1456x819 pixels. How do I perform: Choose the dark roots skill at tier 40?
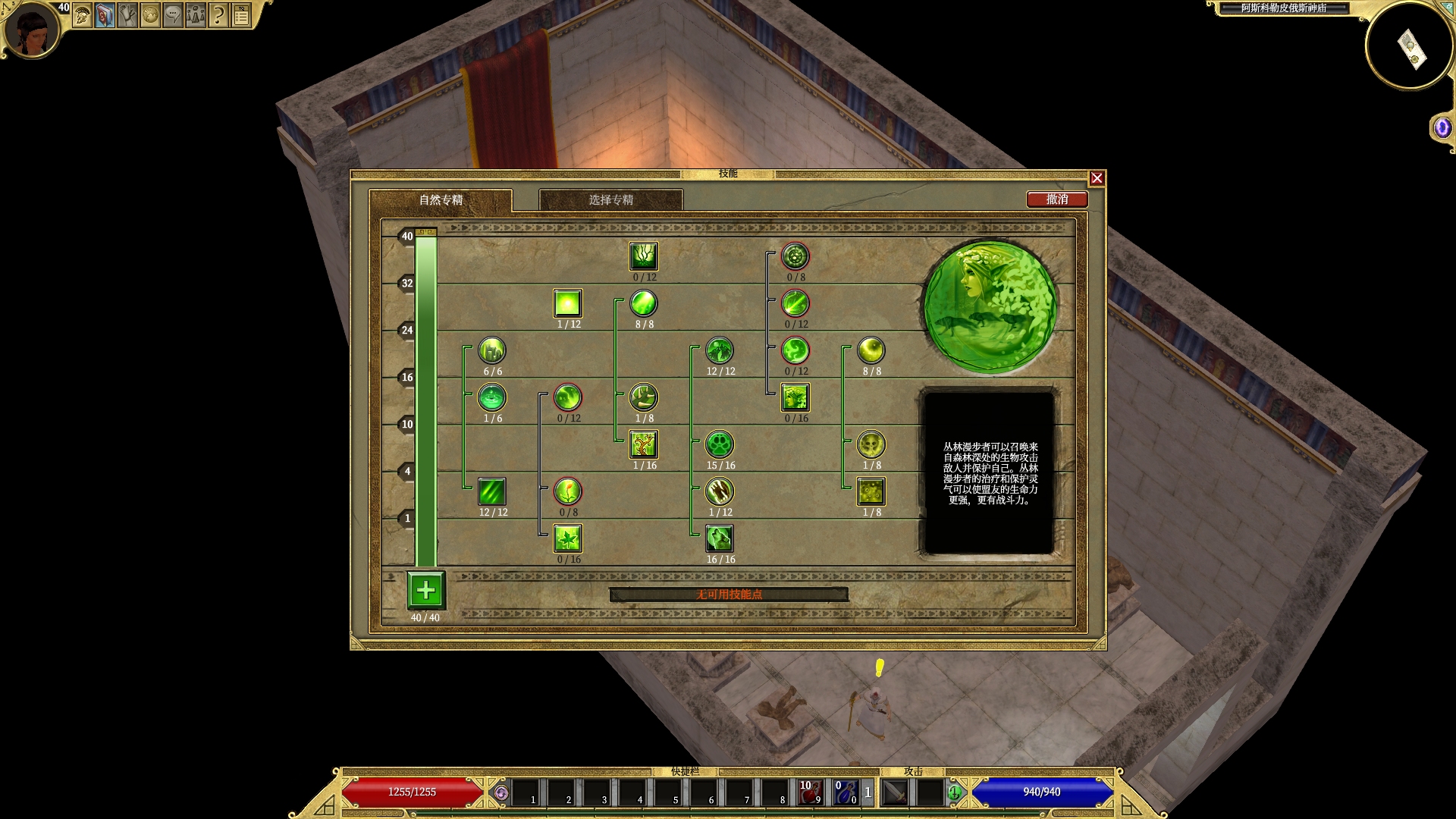tap(644, 256)
